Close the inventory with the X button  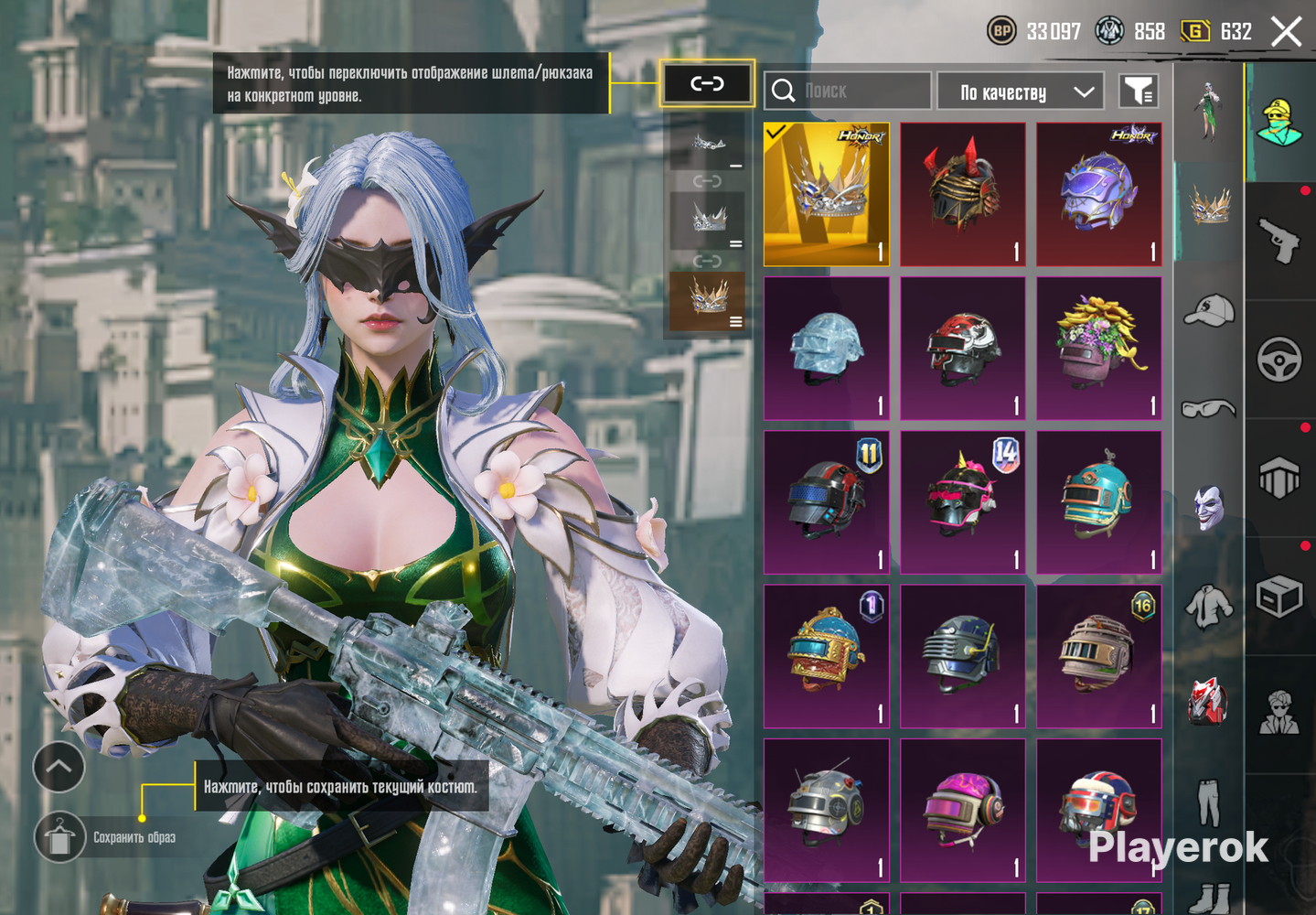tap(1286, 32)
